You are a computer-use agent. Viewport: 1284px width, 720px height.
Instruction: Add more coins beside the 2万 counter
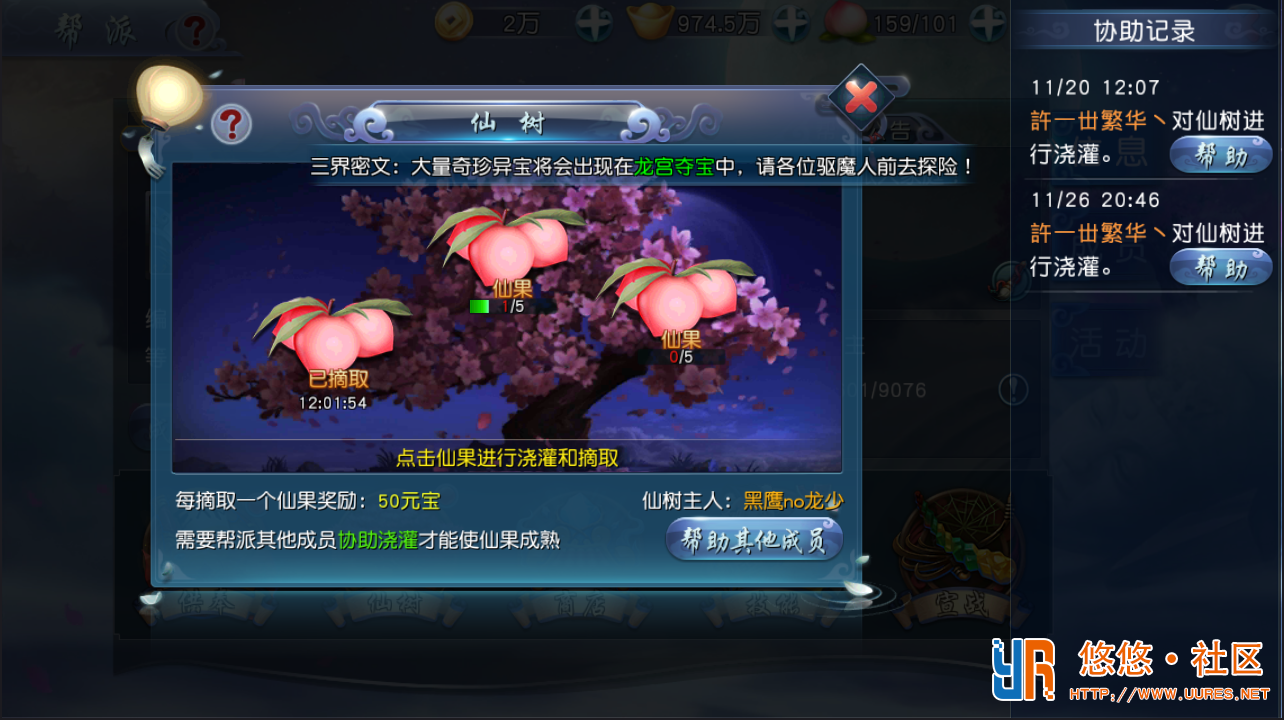pos(594,24)
